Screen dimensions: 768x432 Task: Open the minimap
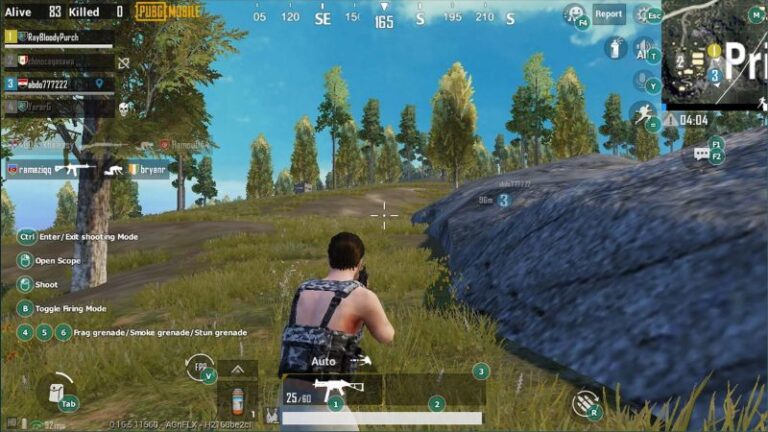click(714, 50)
